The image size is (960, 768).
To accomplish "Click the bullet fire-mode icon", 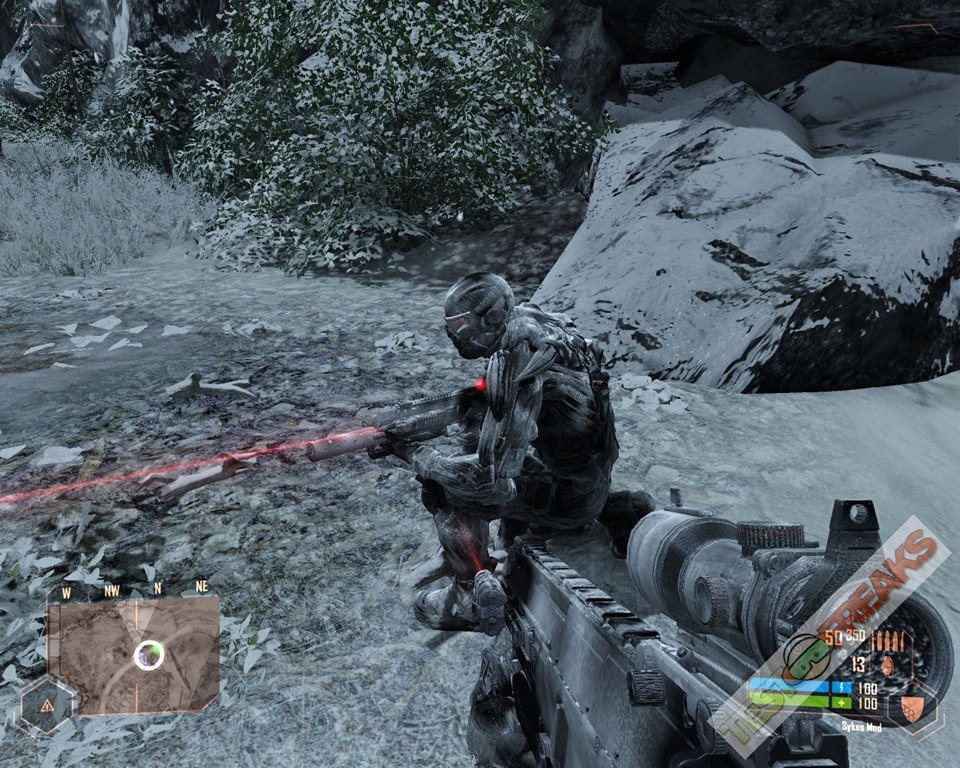I will [888, 640].
